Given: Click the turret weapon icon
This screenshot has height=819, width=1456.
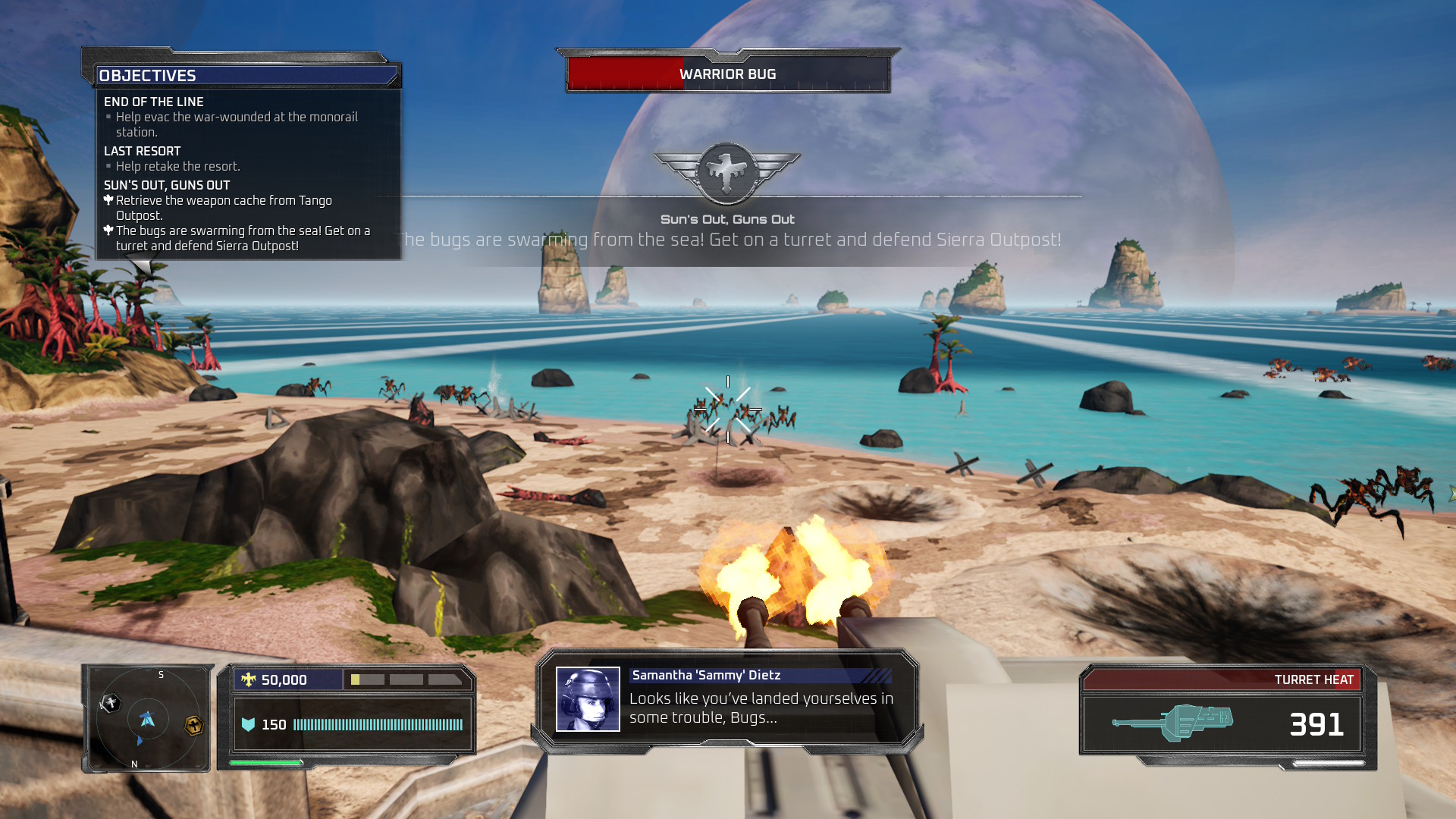Looking at the screenshot, I should (1172, 723).
